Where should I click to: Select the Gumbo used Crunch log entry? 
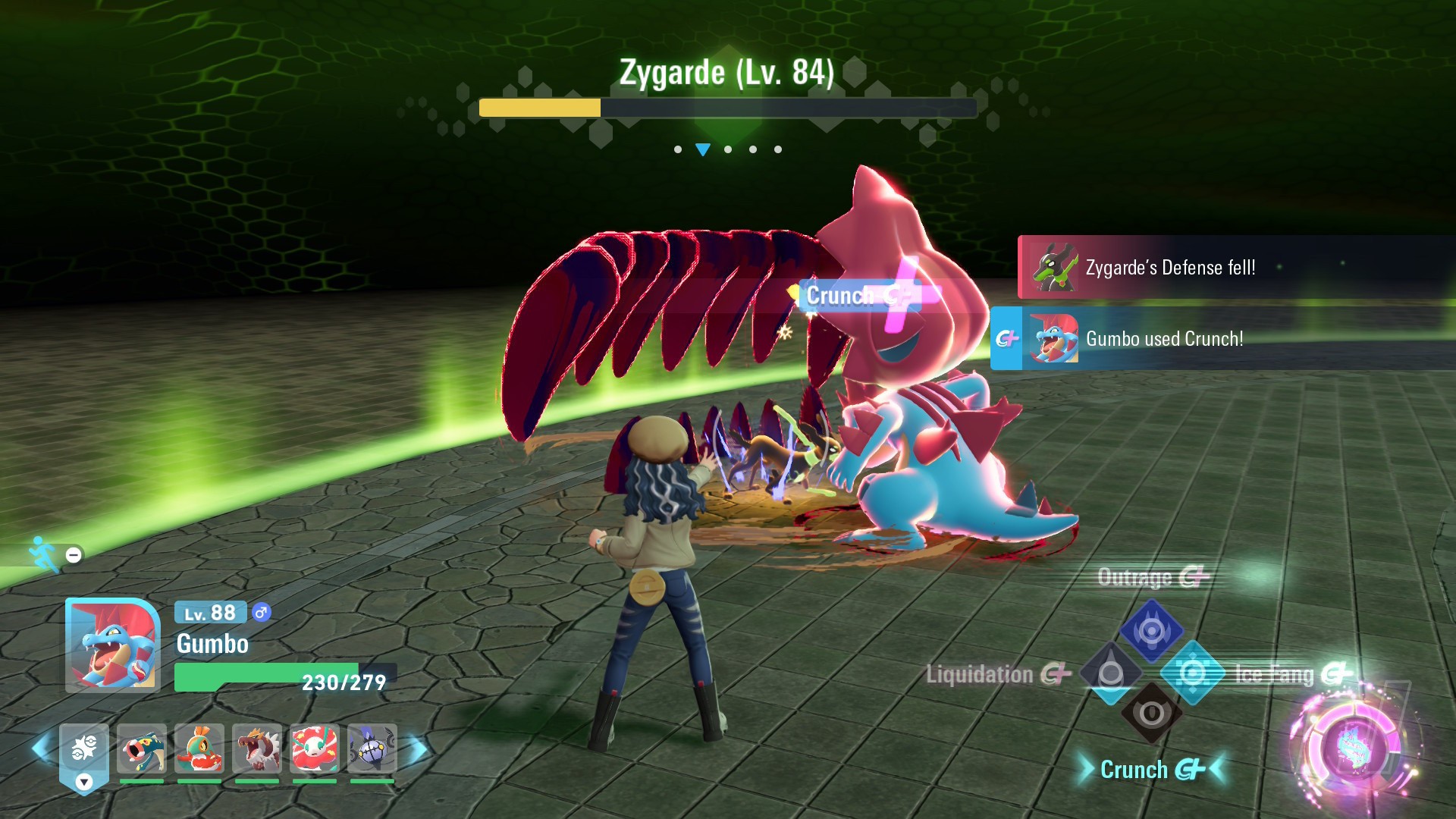1221,339
